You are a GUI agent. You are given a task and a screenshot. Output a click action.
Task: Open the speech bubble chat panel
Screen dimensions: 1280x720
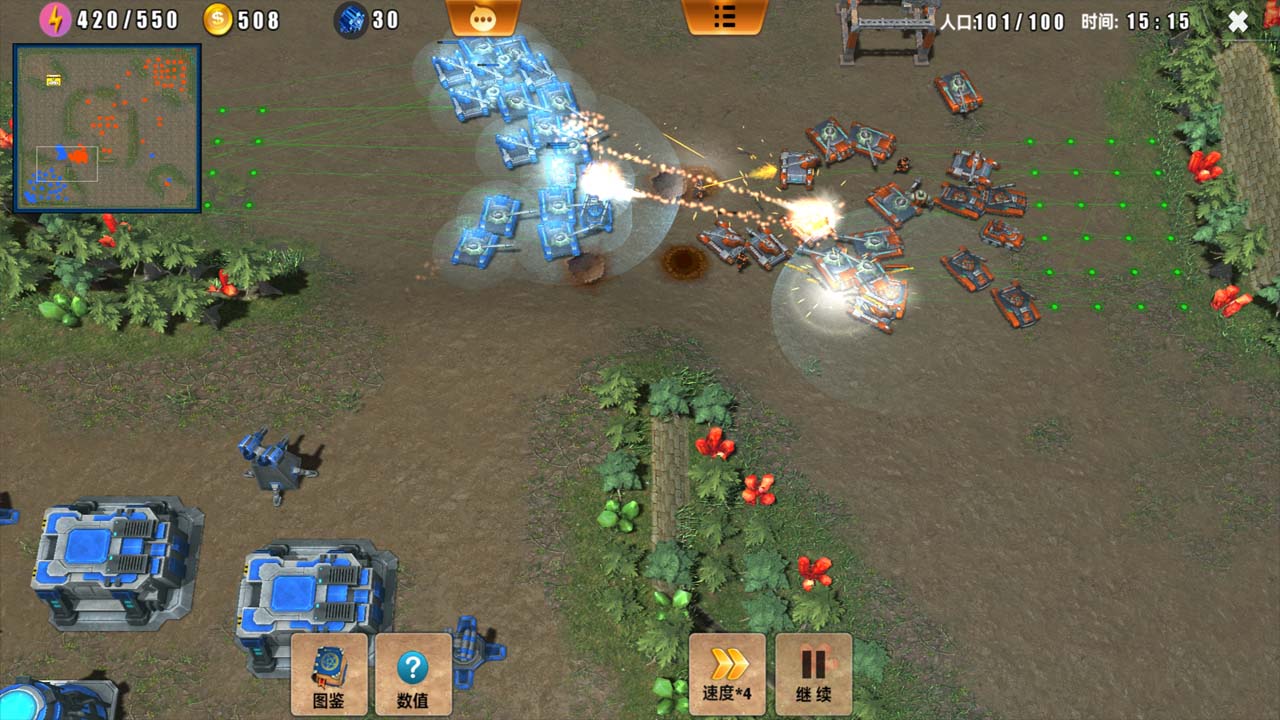[x=483, y=17]
